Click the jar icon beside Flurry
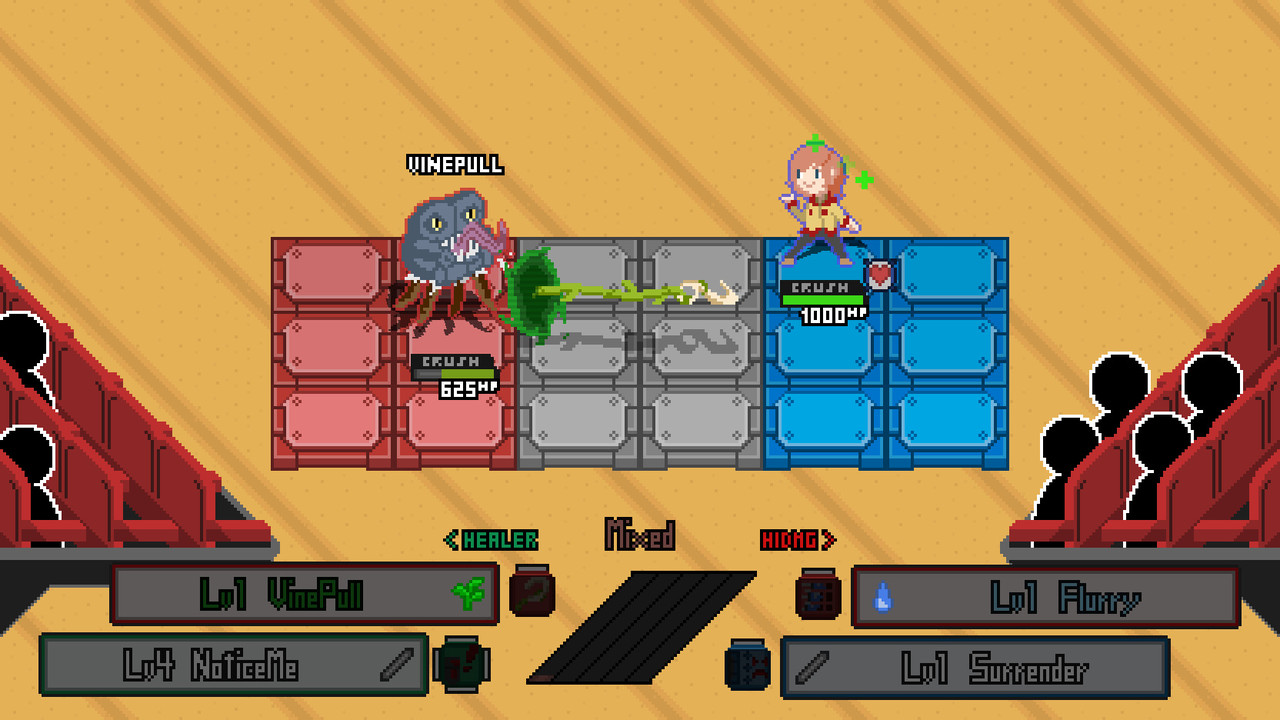 [818, 593]
